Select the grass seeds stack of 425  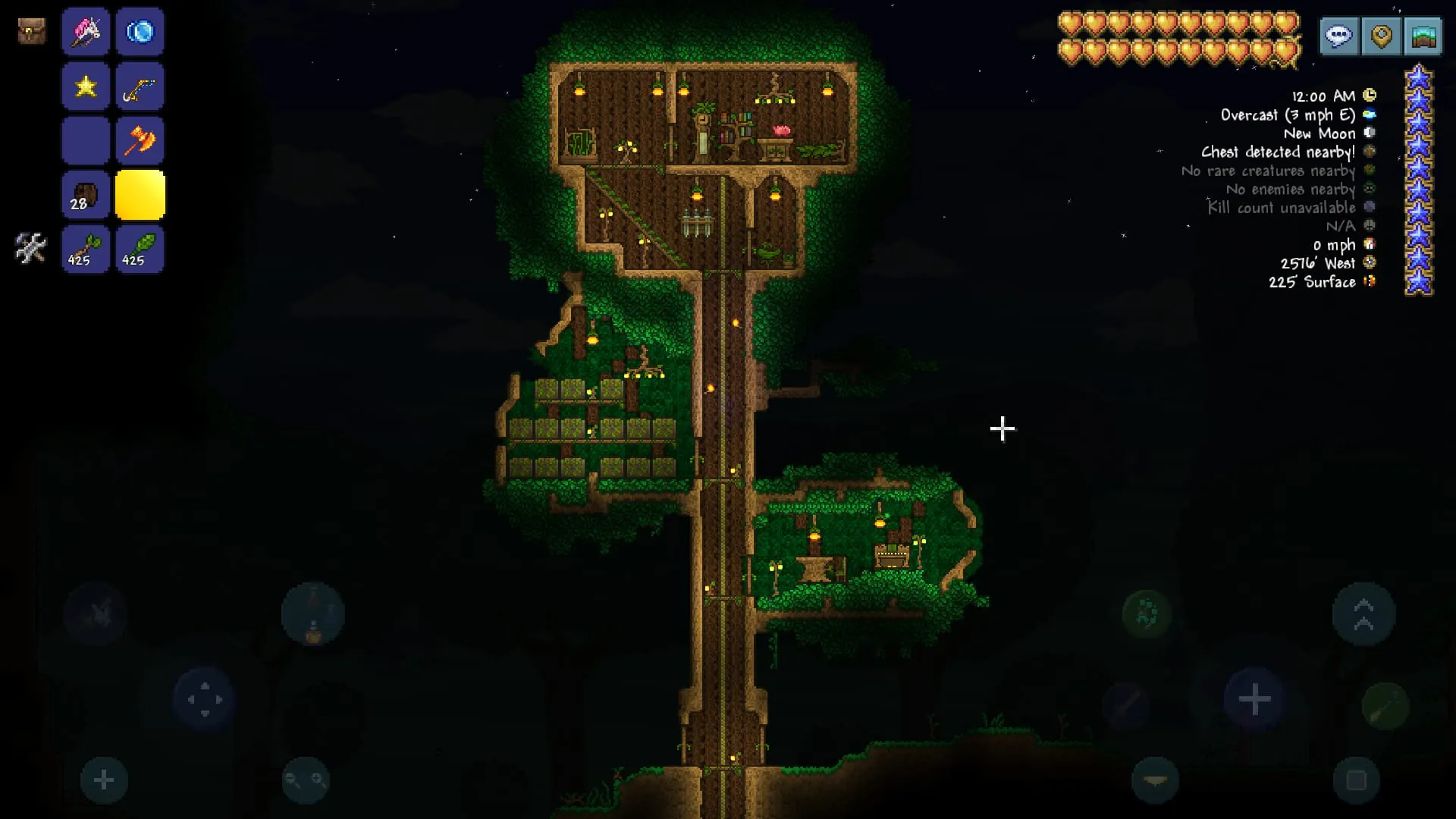(140, 249)
